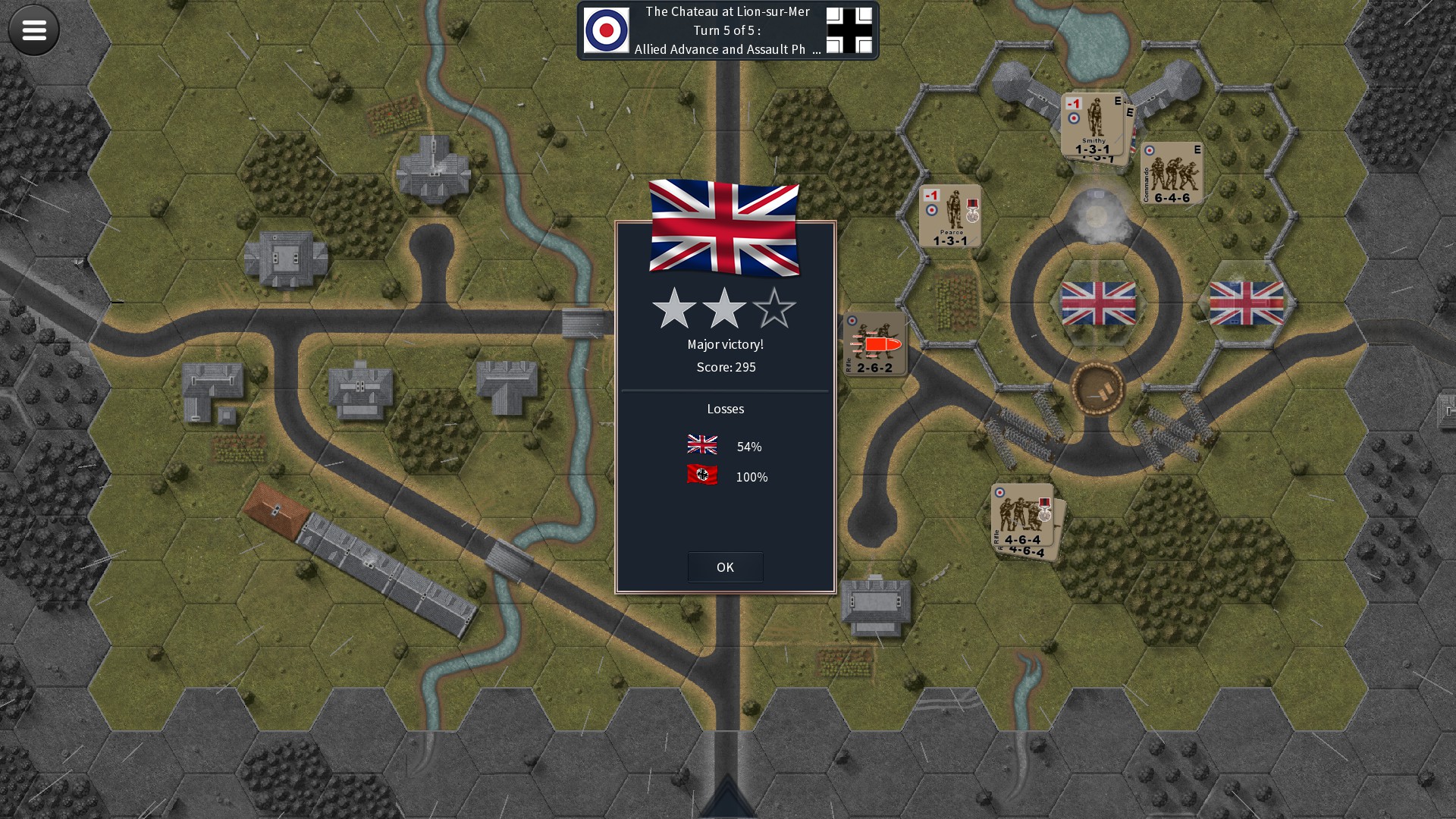This screenshot has width=1456, height=819.
Task: Select the left Union Jack objective hex
Action: [1098, 303]
